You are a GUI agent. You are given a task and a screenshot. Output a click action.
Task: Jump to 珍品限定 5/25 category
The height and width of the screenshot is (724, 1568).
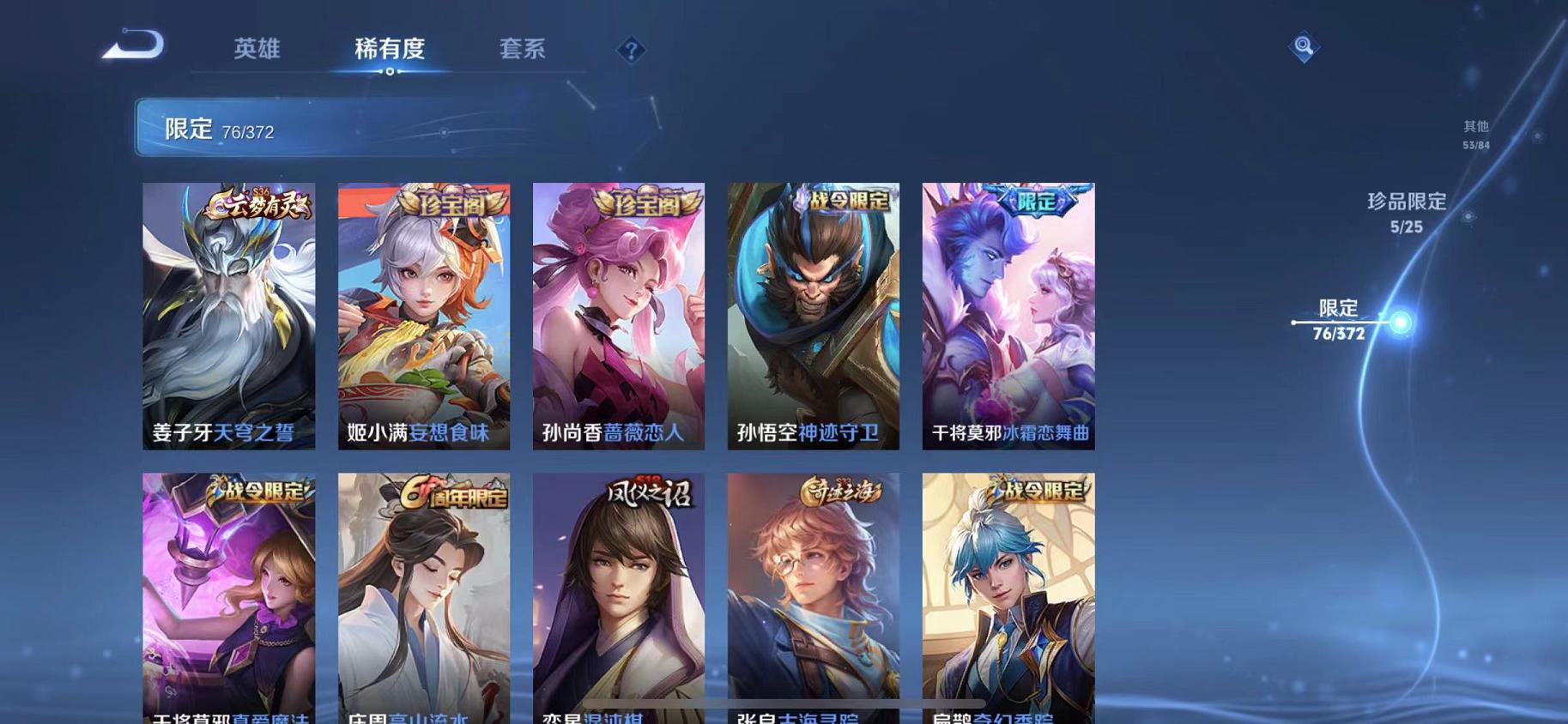point(1406,212)
